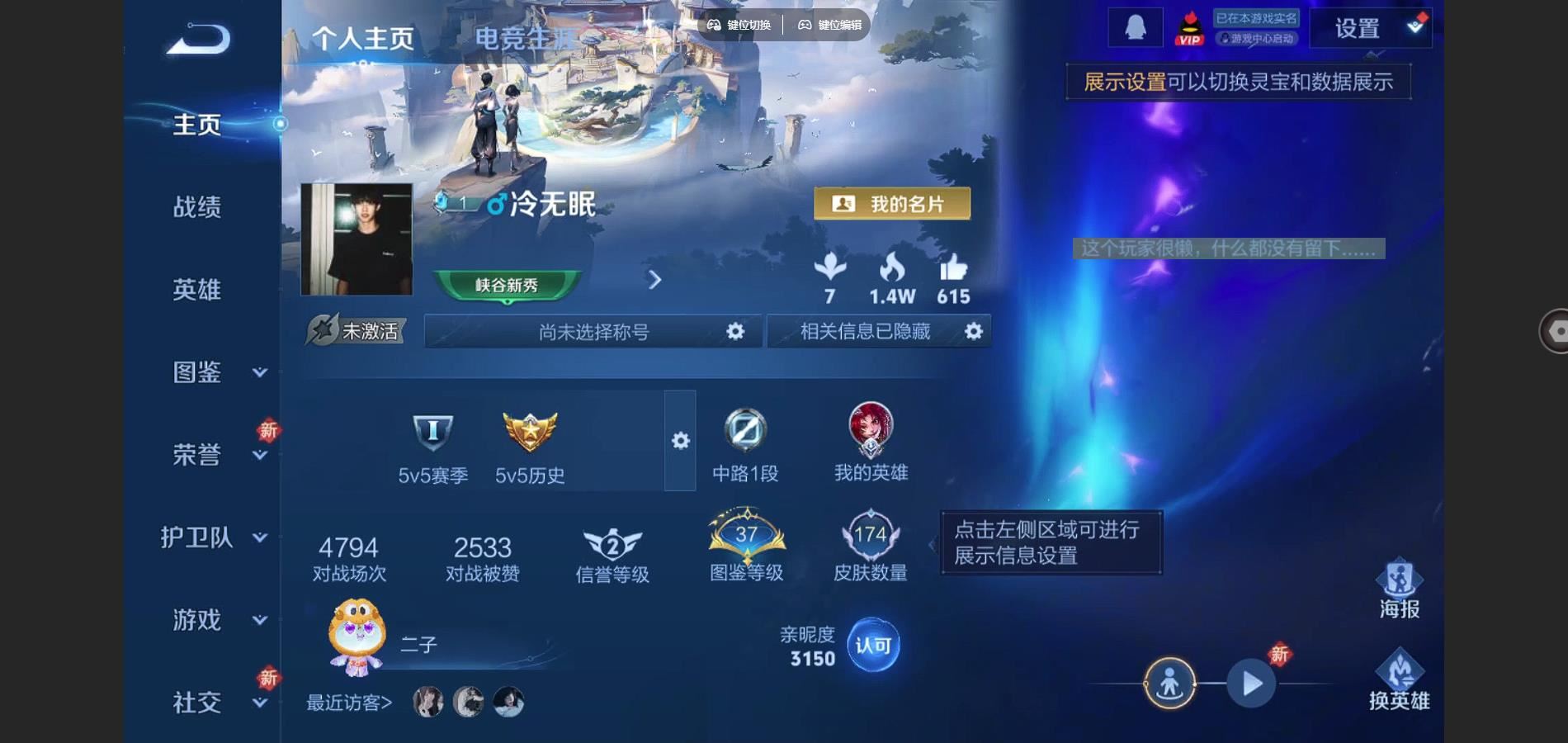Open the 海报 poster feature
1568x743 pixels.
coord(1399,589)
